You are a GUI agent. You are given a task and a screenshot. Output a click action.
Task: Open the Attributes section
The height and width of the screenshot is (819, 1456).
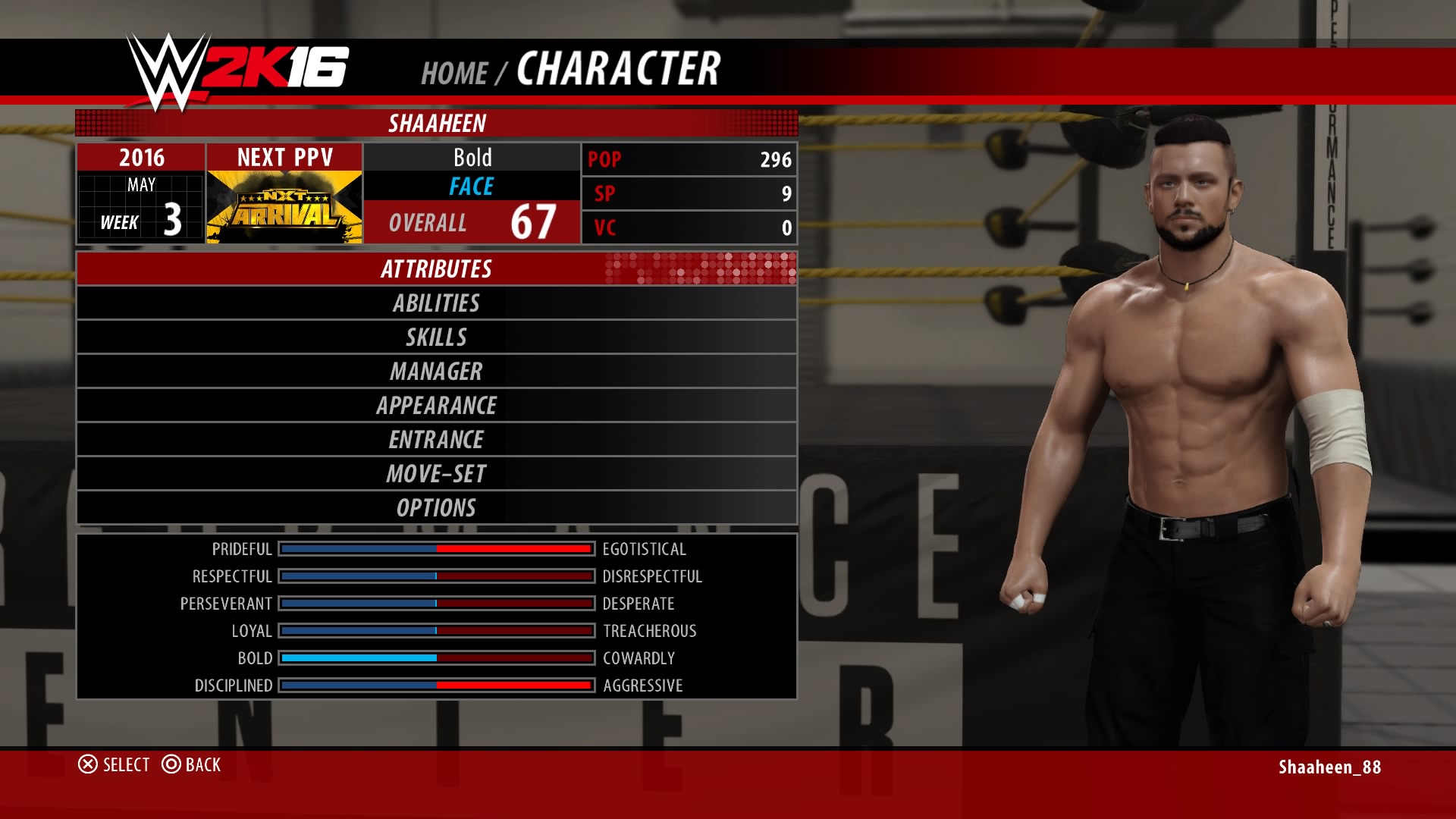coord(436,269)
